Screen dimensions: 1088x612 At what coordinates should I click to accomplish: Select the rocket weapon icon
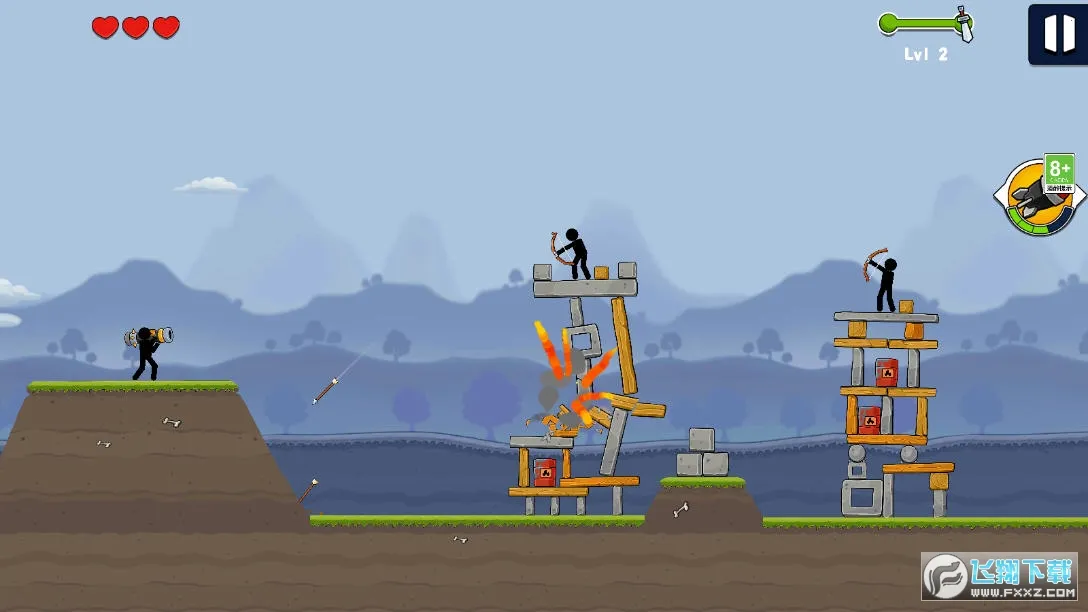[x=1029, y=203]
